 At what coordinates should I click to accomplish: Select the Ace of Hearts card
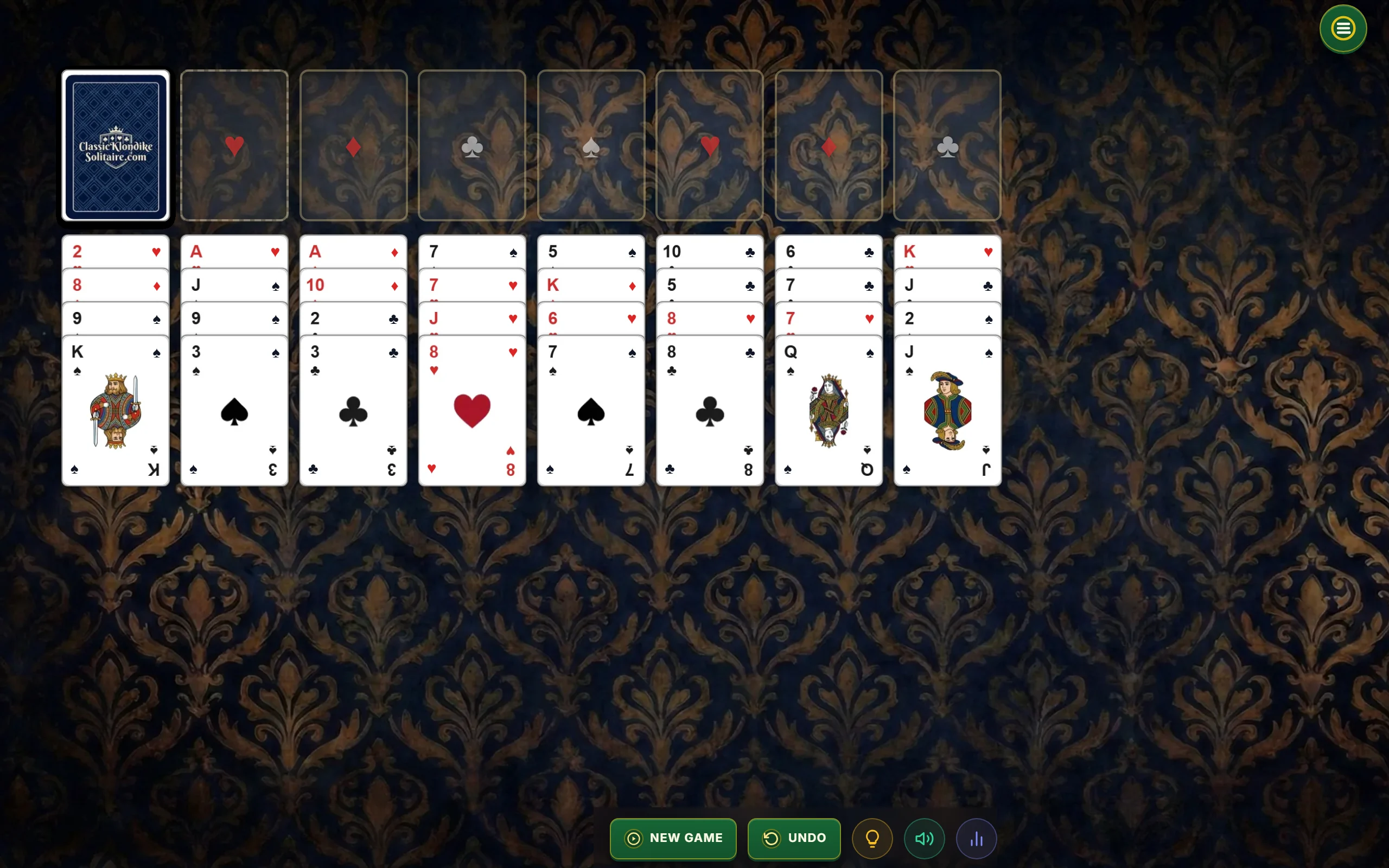click(x=234, y=251)
